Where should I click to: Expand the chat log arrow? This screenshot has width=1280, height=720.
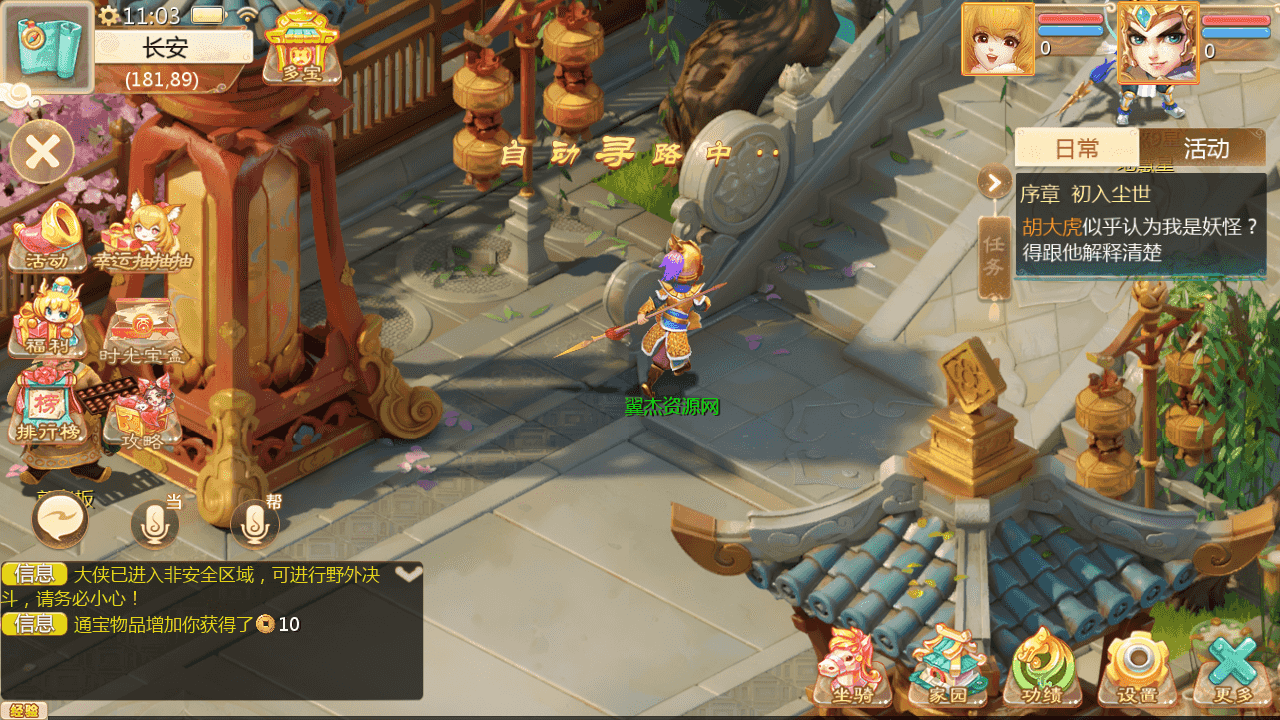coord(408,574)
